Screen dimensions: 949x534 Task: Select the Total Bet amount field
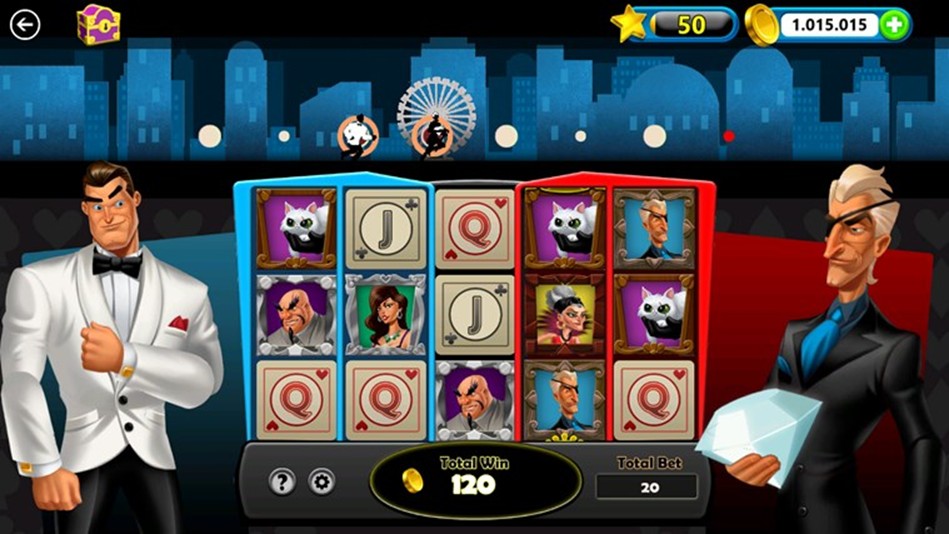[x=646, y=487]
